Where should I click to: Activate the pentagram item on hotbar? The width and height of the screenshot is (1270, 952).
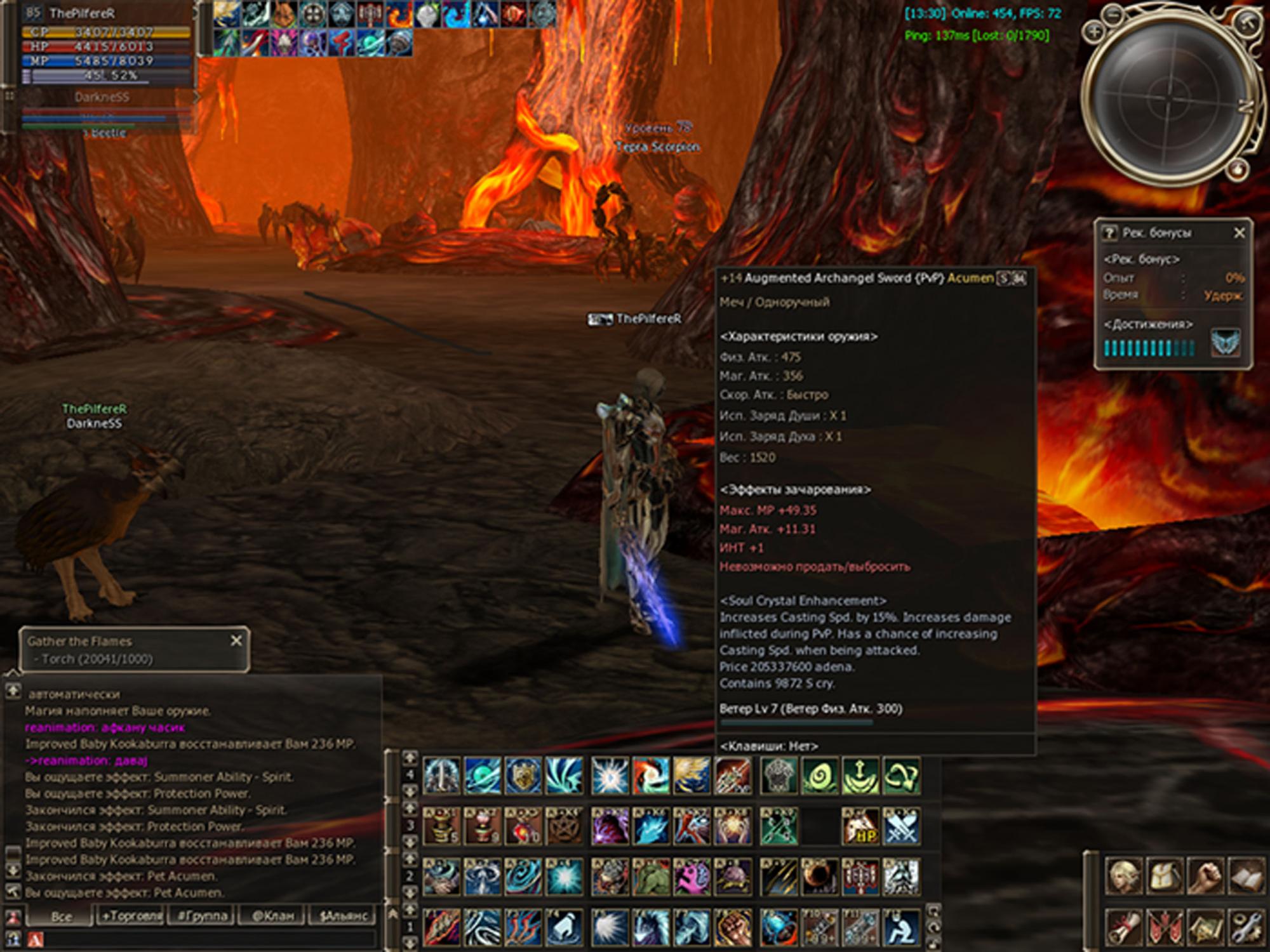click(564, 826)
